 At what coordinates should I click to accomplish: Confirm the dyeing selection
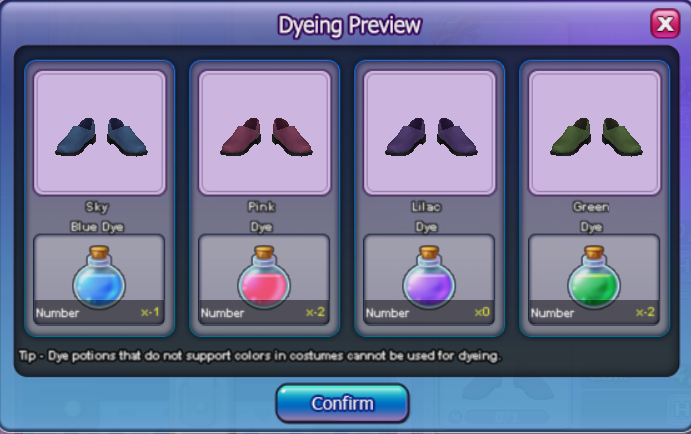click(x=342, y=404)
